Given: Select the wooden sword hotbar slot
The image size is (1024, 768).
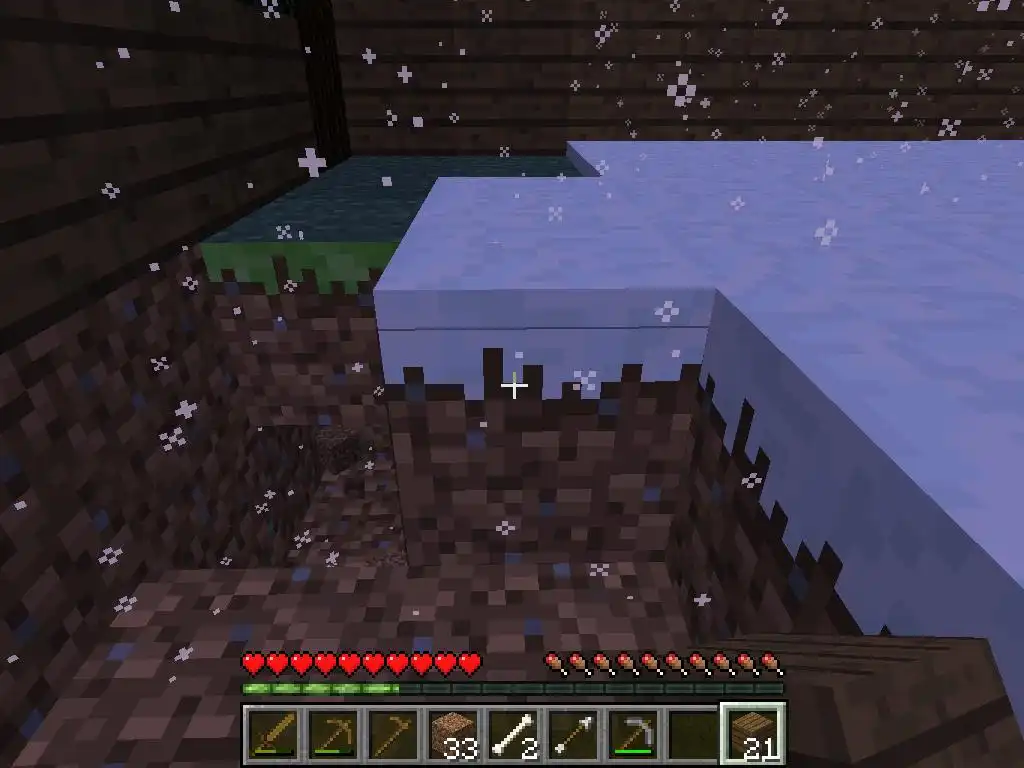Looking at the screenshot, I should click(x=270, y=735).
